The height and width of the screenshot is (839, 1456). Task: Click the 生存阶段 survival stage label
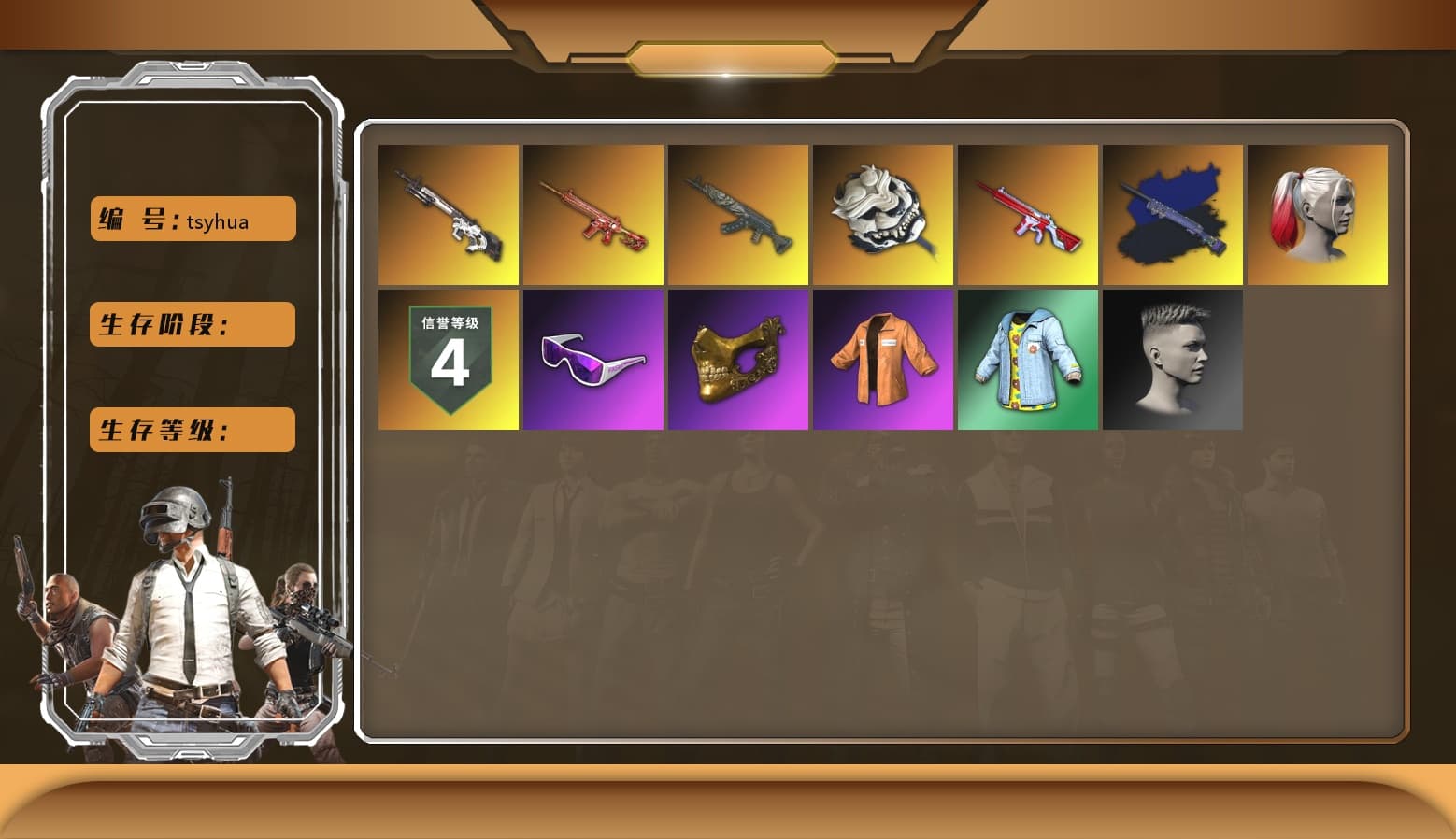[x=192, y=324]
